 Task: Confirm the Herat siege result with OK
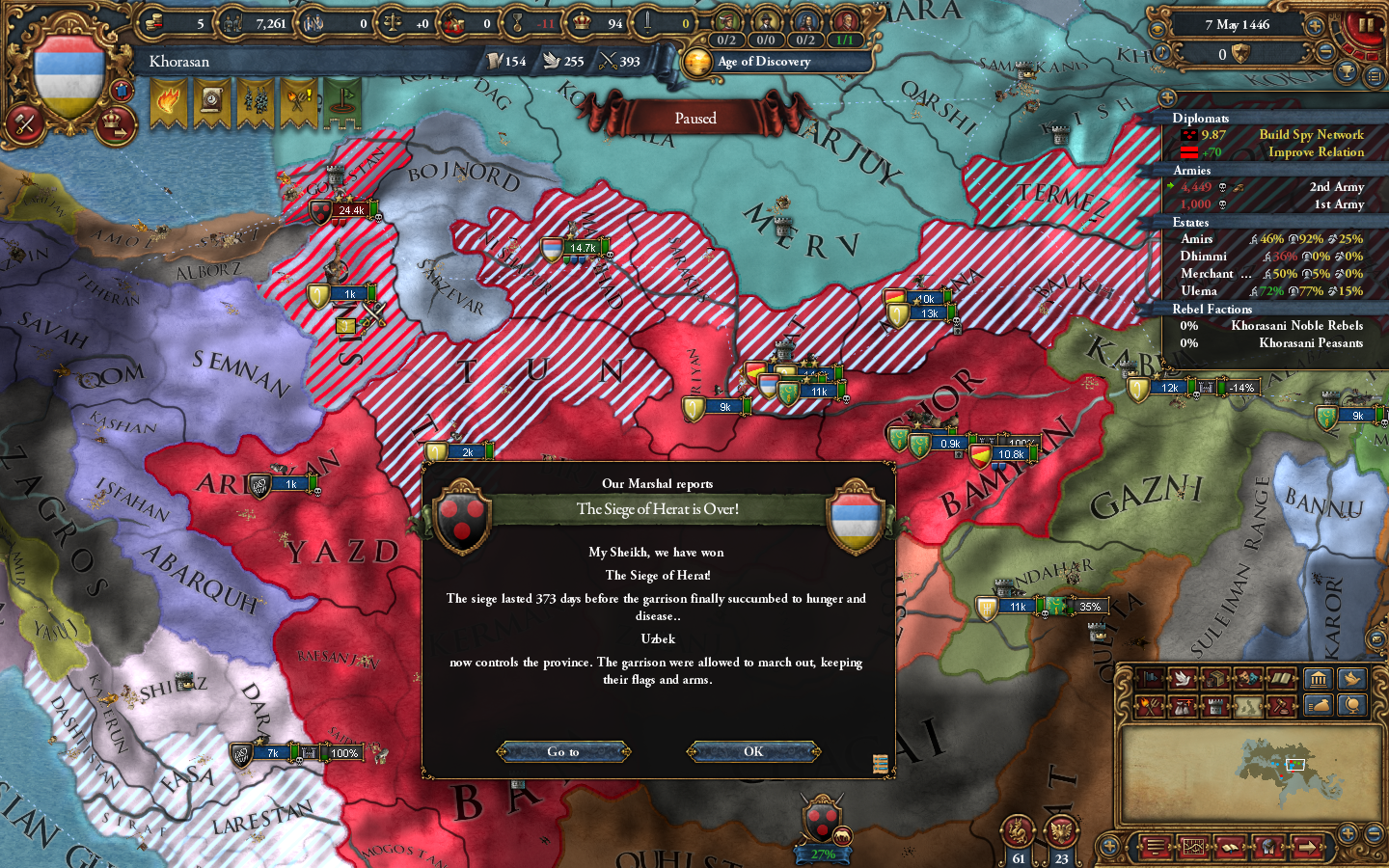753,751
